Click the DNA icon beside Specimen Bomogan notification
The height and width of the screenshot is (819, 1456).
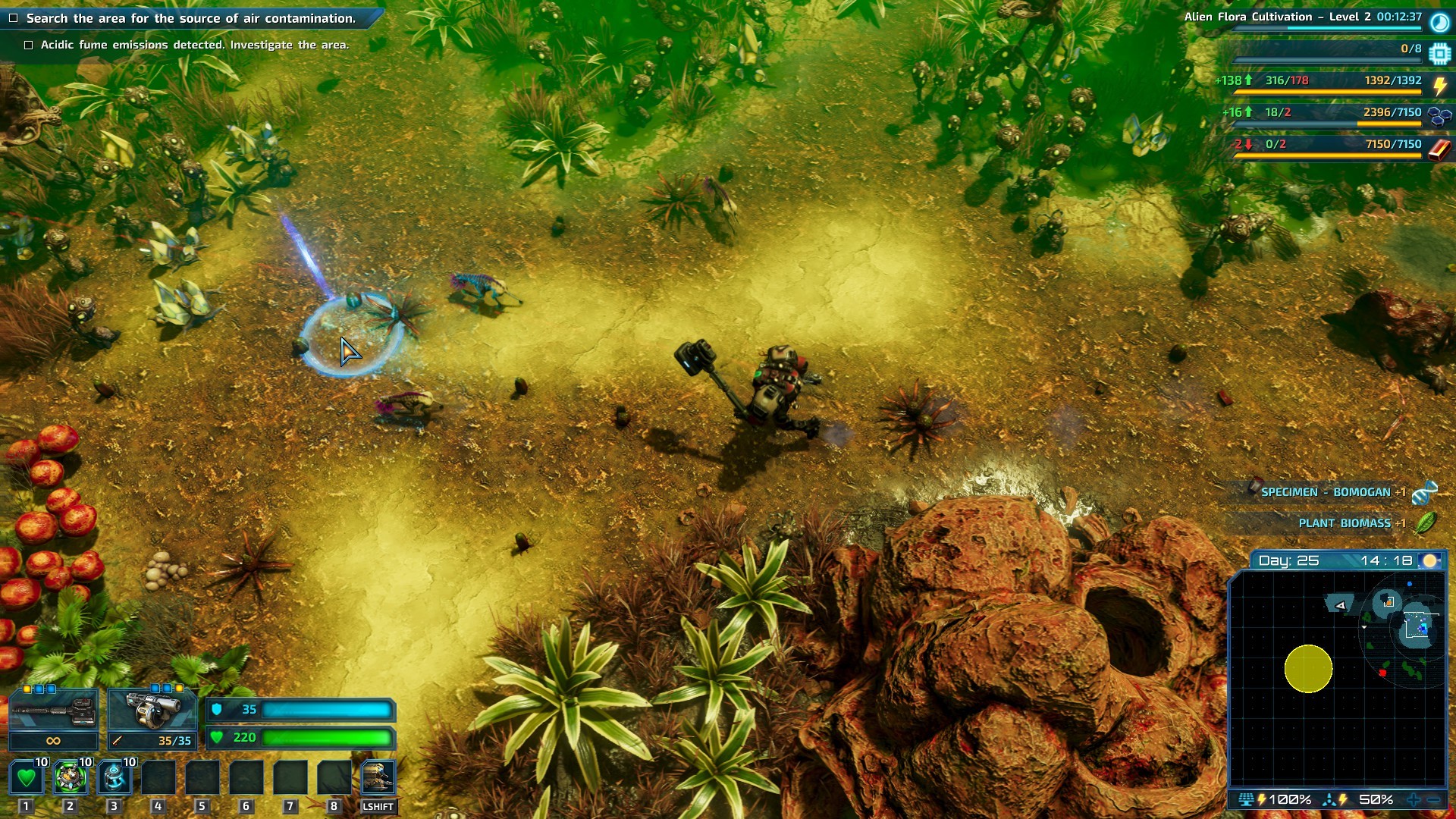1426,491
